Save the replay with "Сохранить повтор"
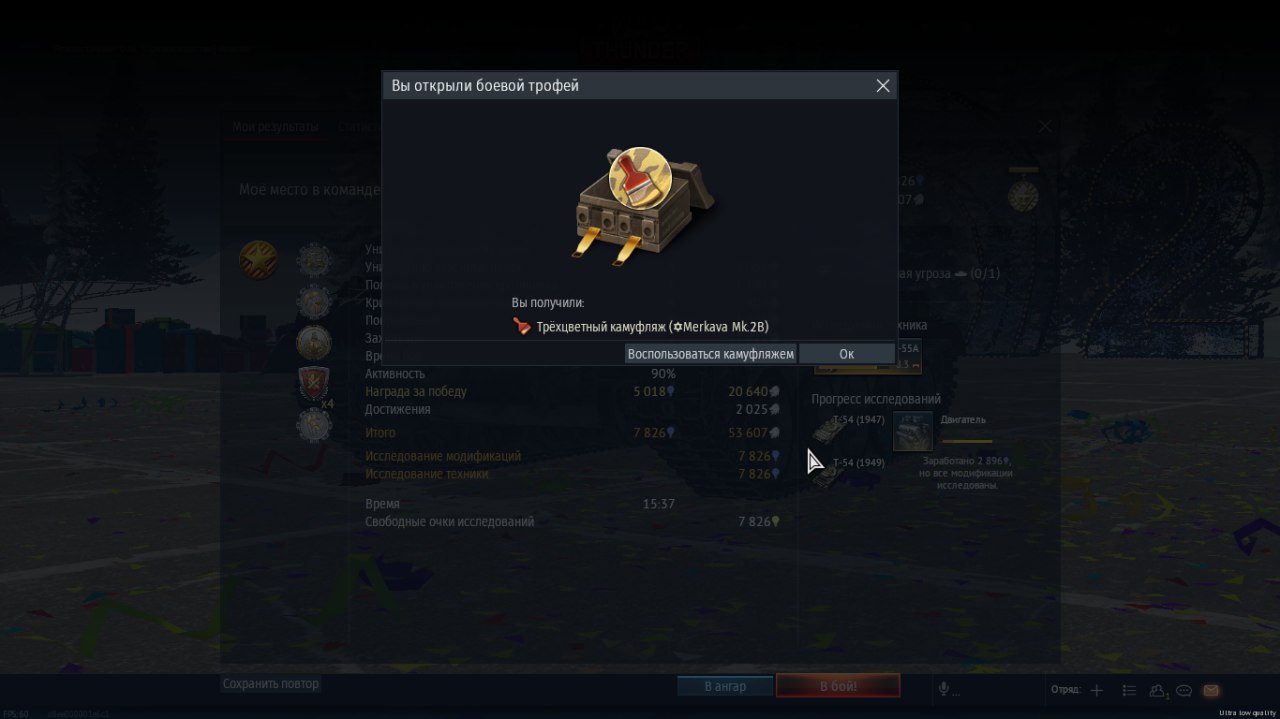 coord(270,684)
